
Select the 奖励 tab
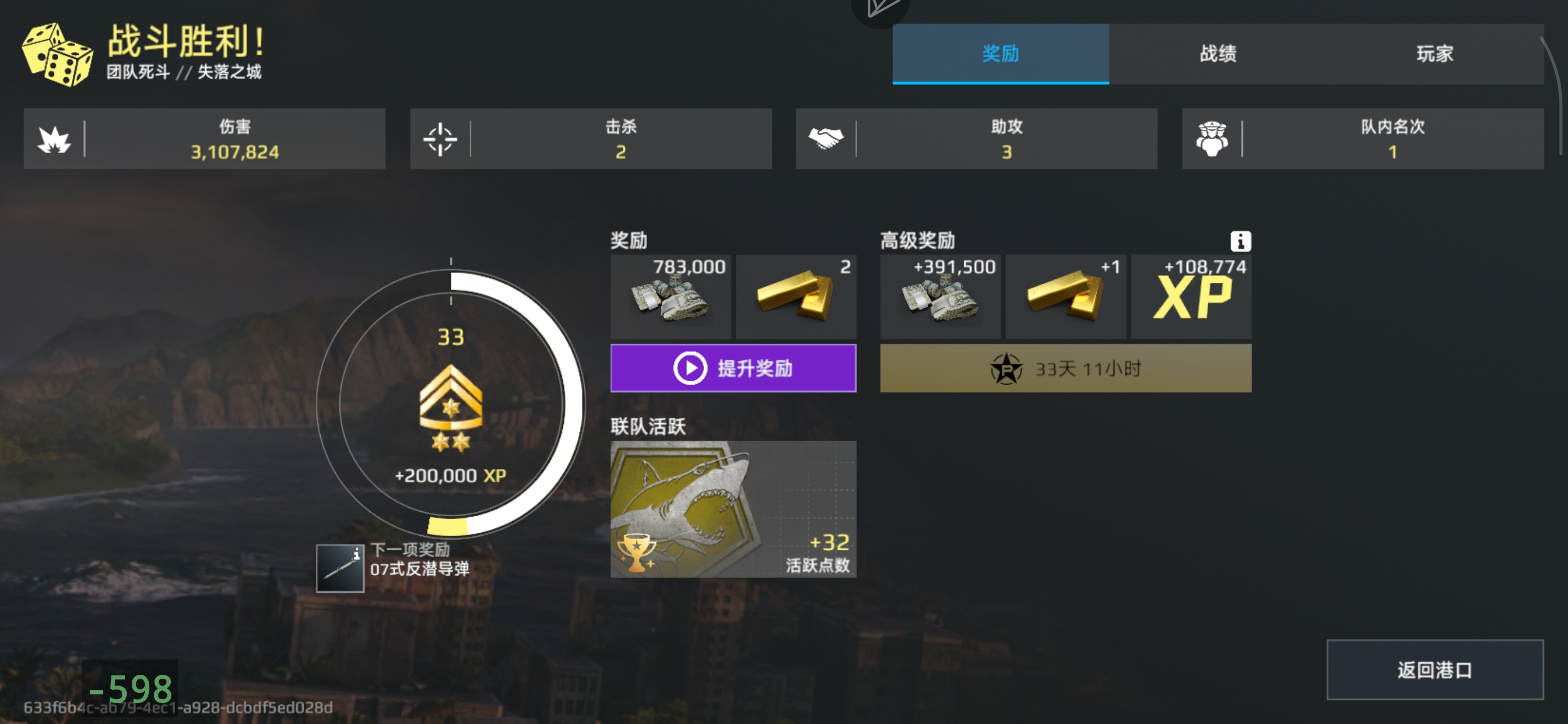pyautogui.click(x=1000, y=54)
